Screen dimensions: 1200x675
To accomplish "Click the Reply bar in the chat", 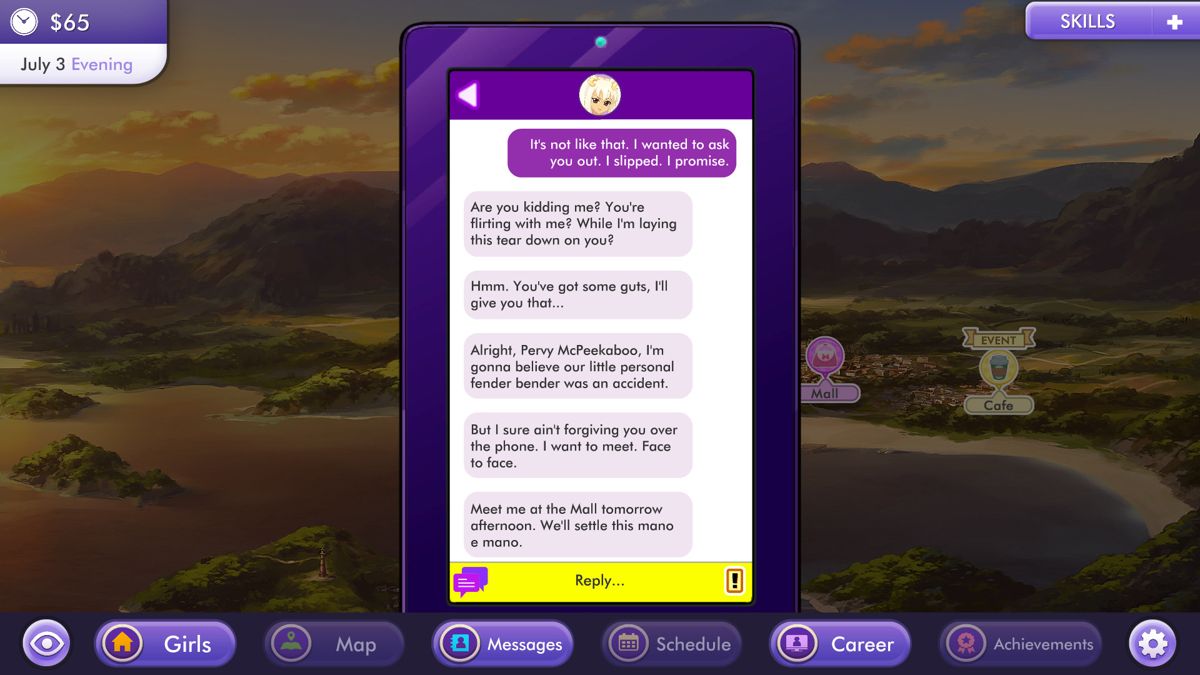I will (600, 581).
